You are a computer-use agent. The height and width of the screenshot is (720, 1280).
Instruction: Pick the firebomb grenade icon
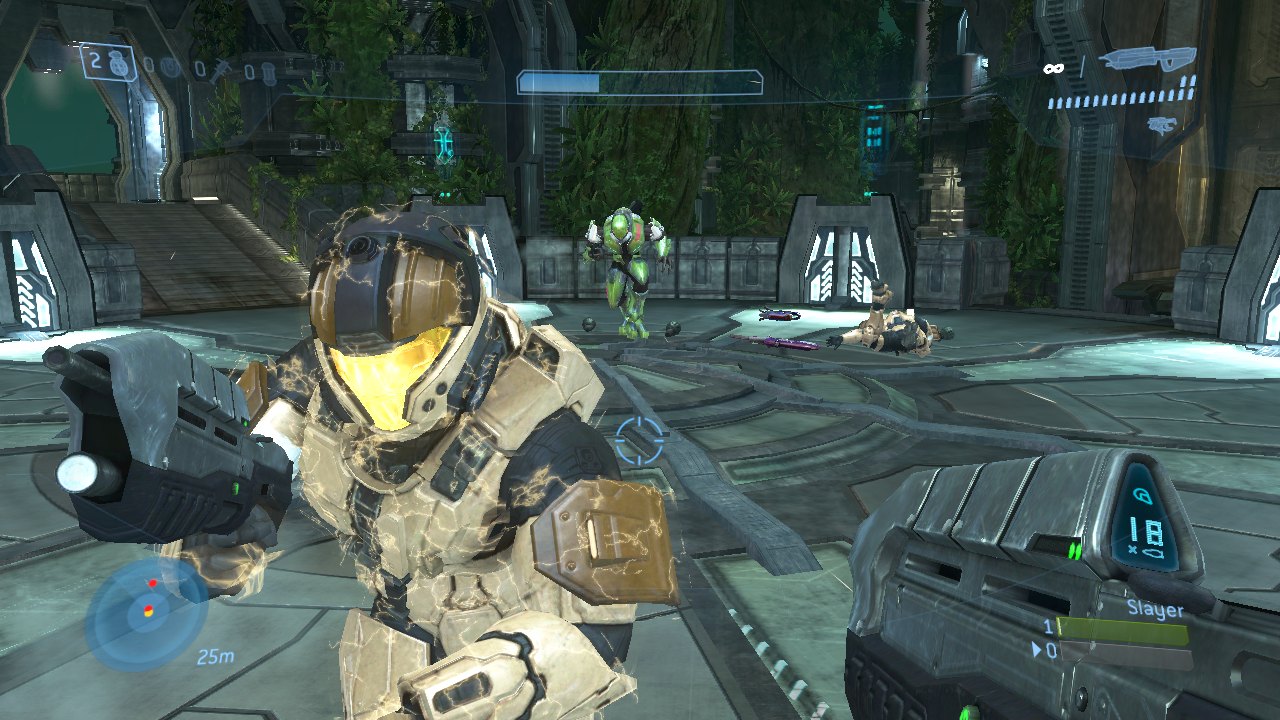271,72
